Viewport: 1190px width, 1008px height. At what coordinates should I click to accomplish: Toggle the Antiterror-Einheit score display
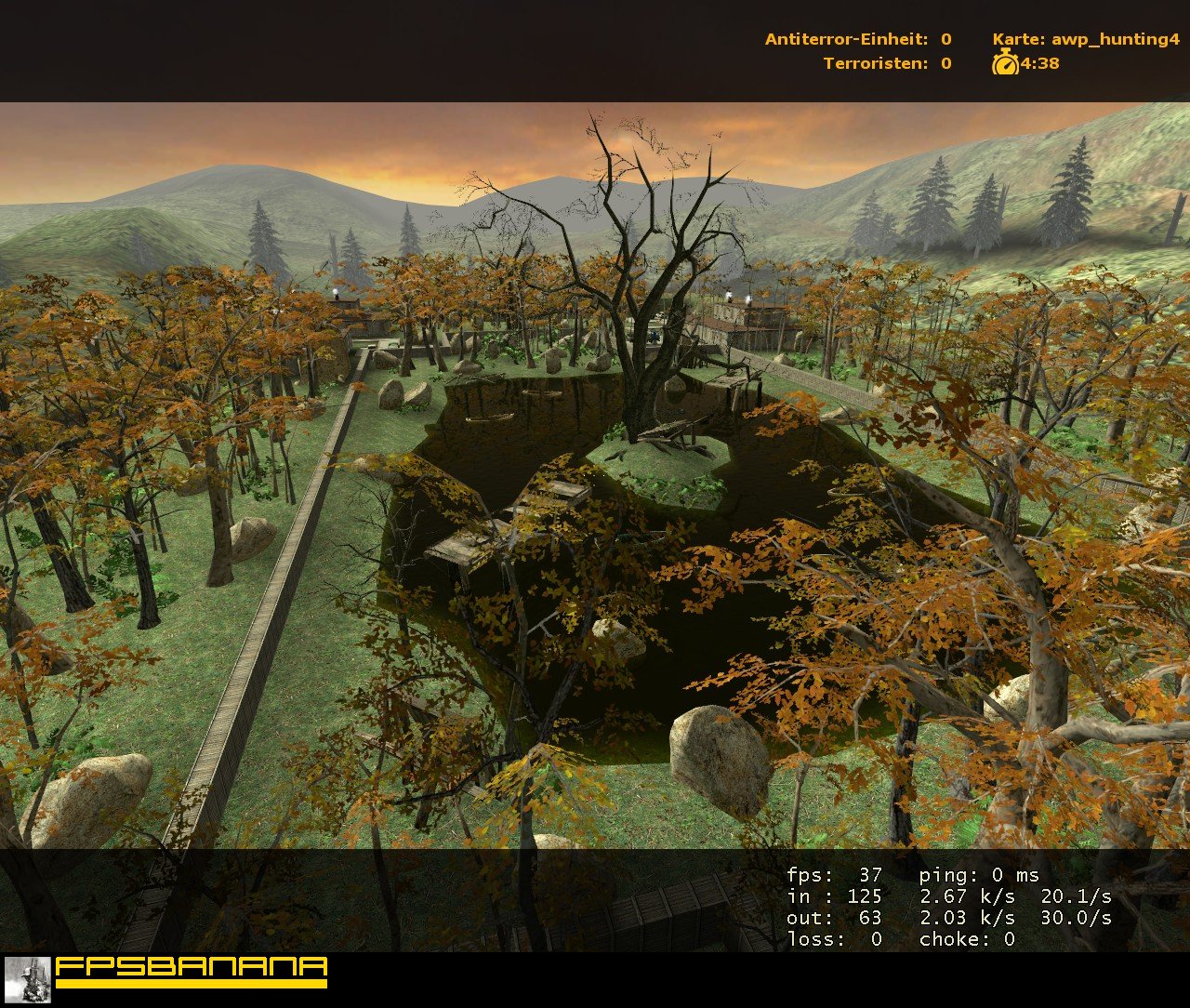[x=855, y=39]
